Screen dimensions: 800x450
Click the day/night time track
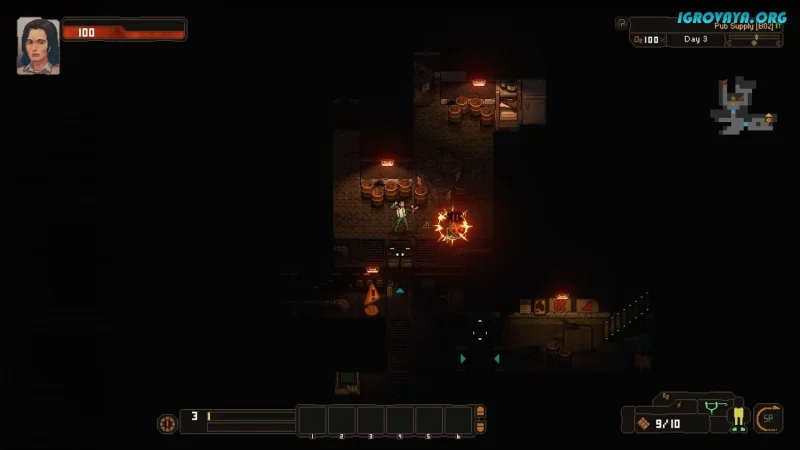pos(756,39)
